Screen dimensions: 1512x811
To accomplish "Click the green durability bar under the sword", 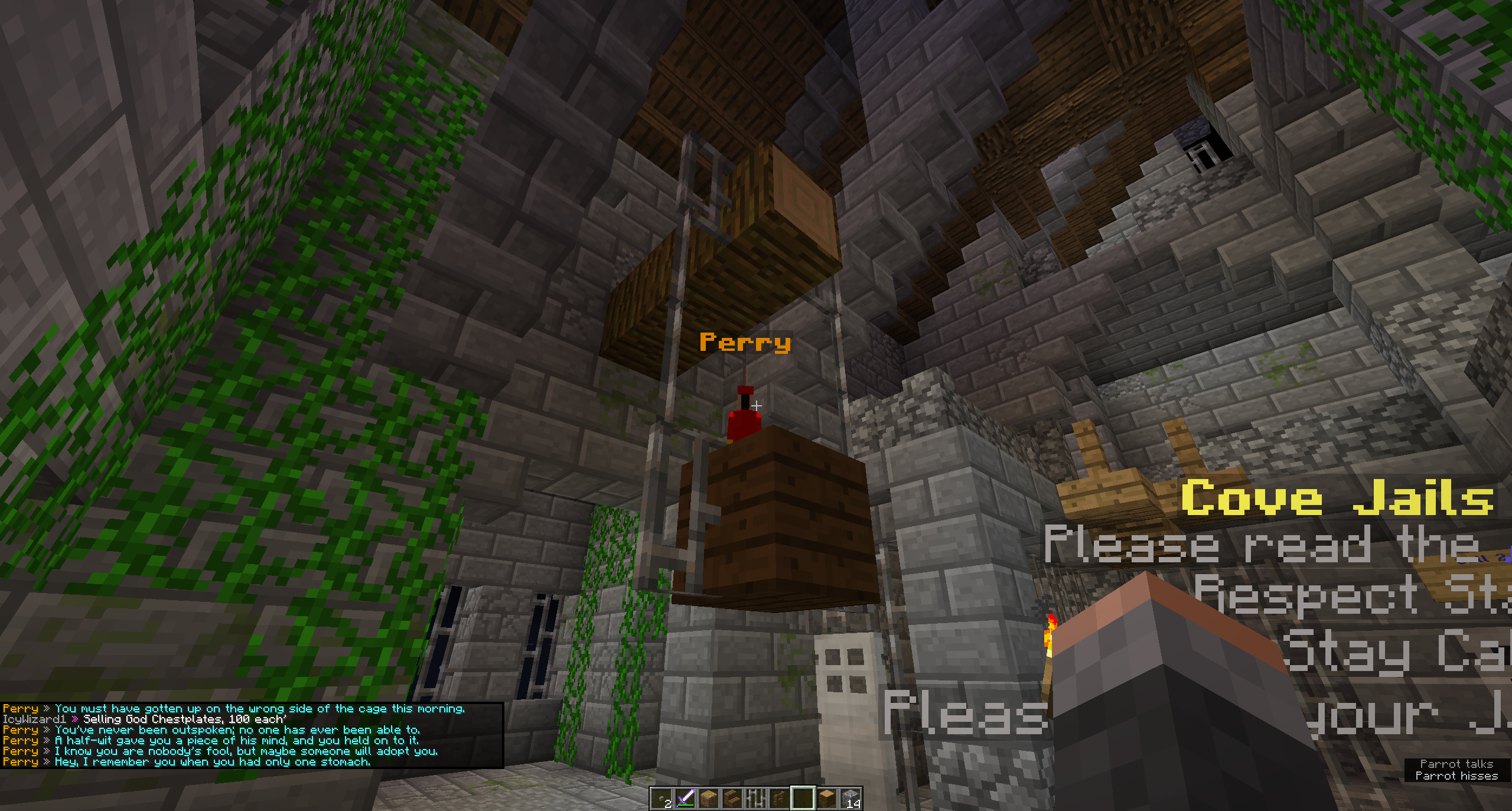I will 687,806.
